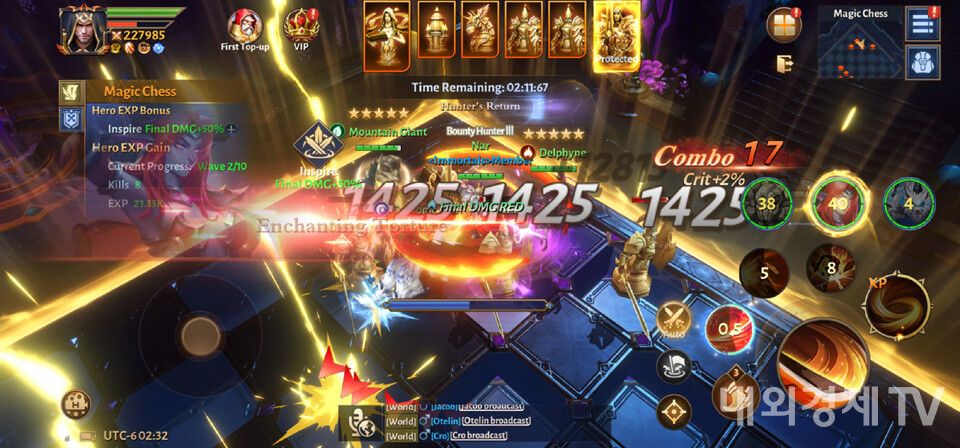Open the camera view settings icon
Viewport: 960px width, 448px height.
click(x=77, y=404)
